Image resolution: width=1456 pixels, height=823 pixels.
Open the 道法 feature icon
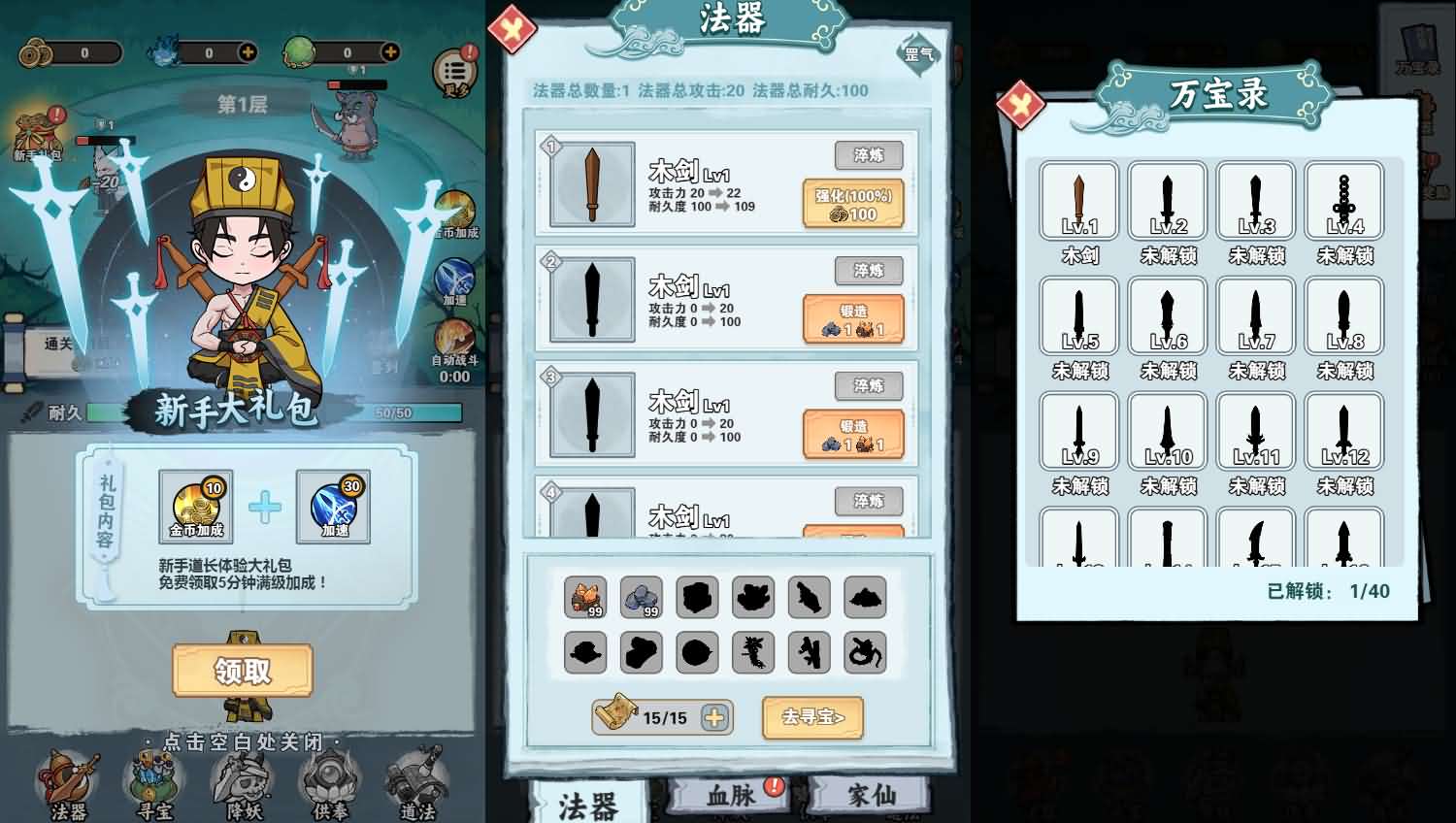(419, 781)
